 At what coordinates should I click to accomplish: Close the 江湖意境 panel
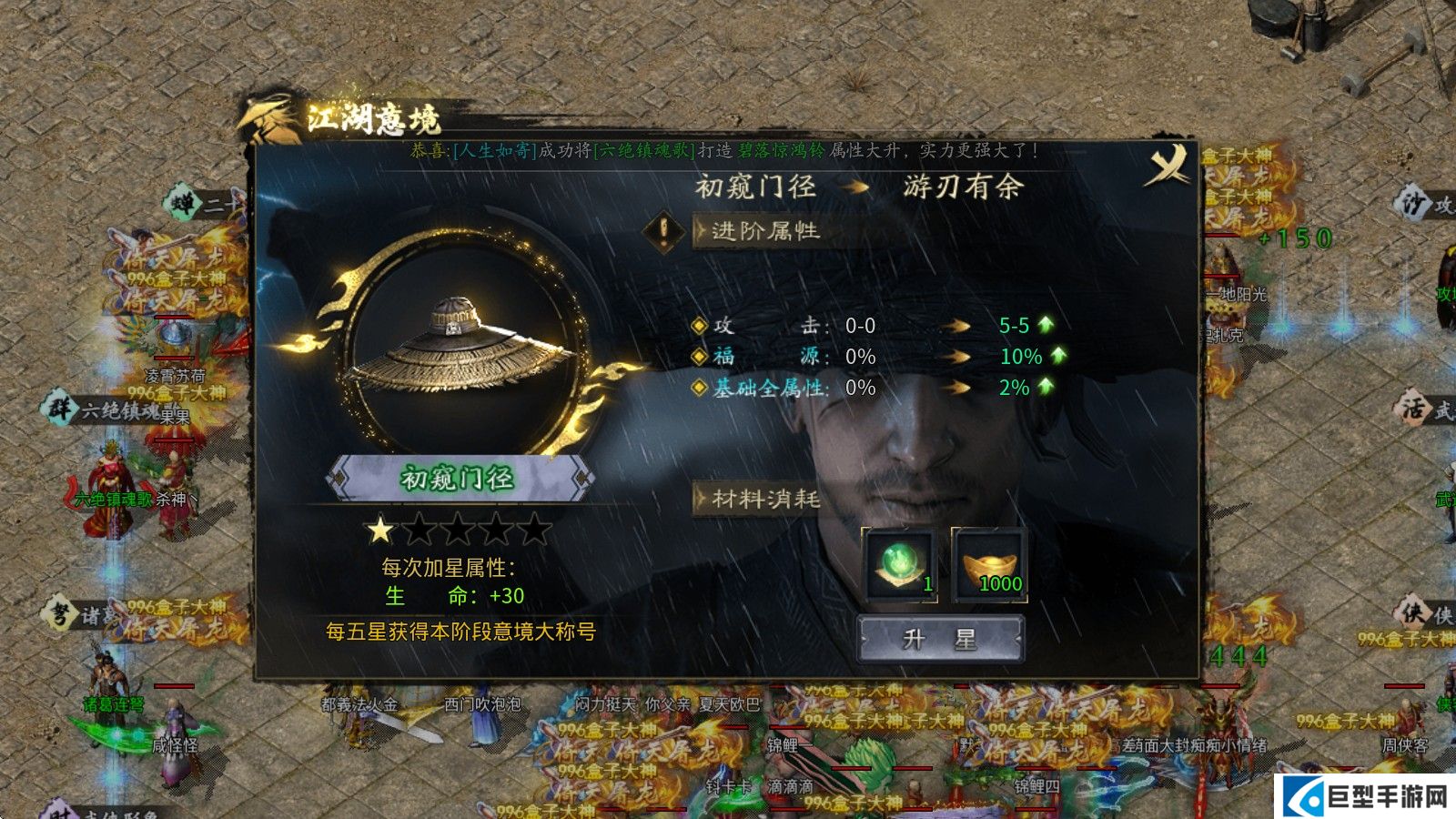[1168, 166]
